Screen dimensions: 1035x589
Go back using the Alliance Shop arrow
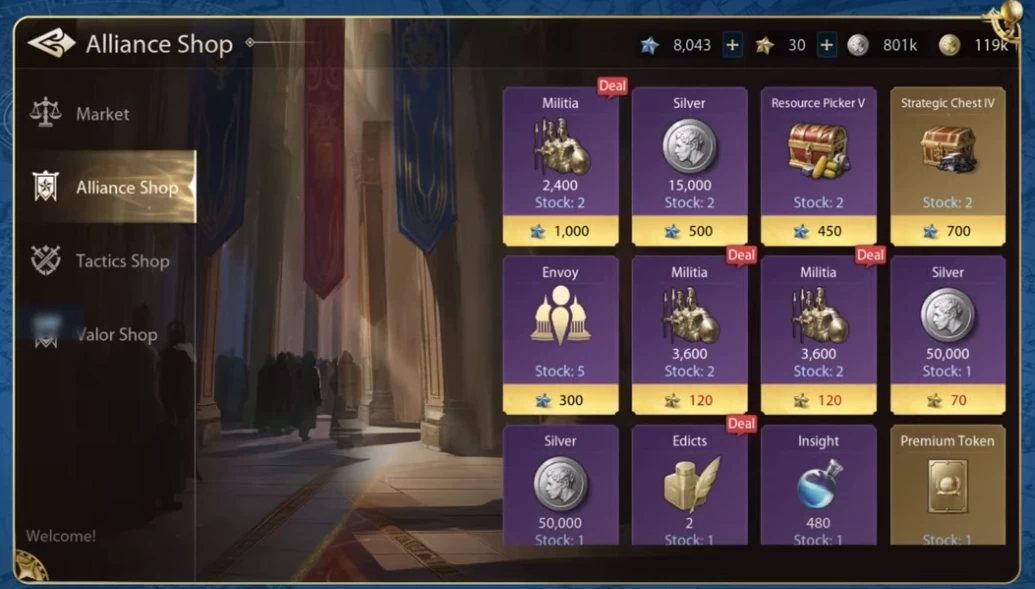[x=51, y=44]
